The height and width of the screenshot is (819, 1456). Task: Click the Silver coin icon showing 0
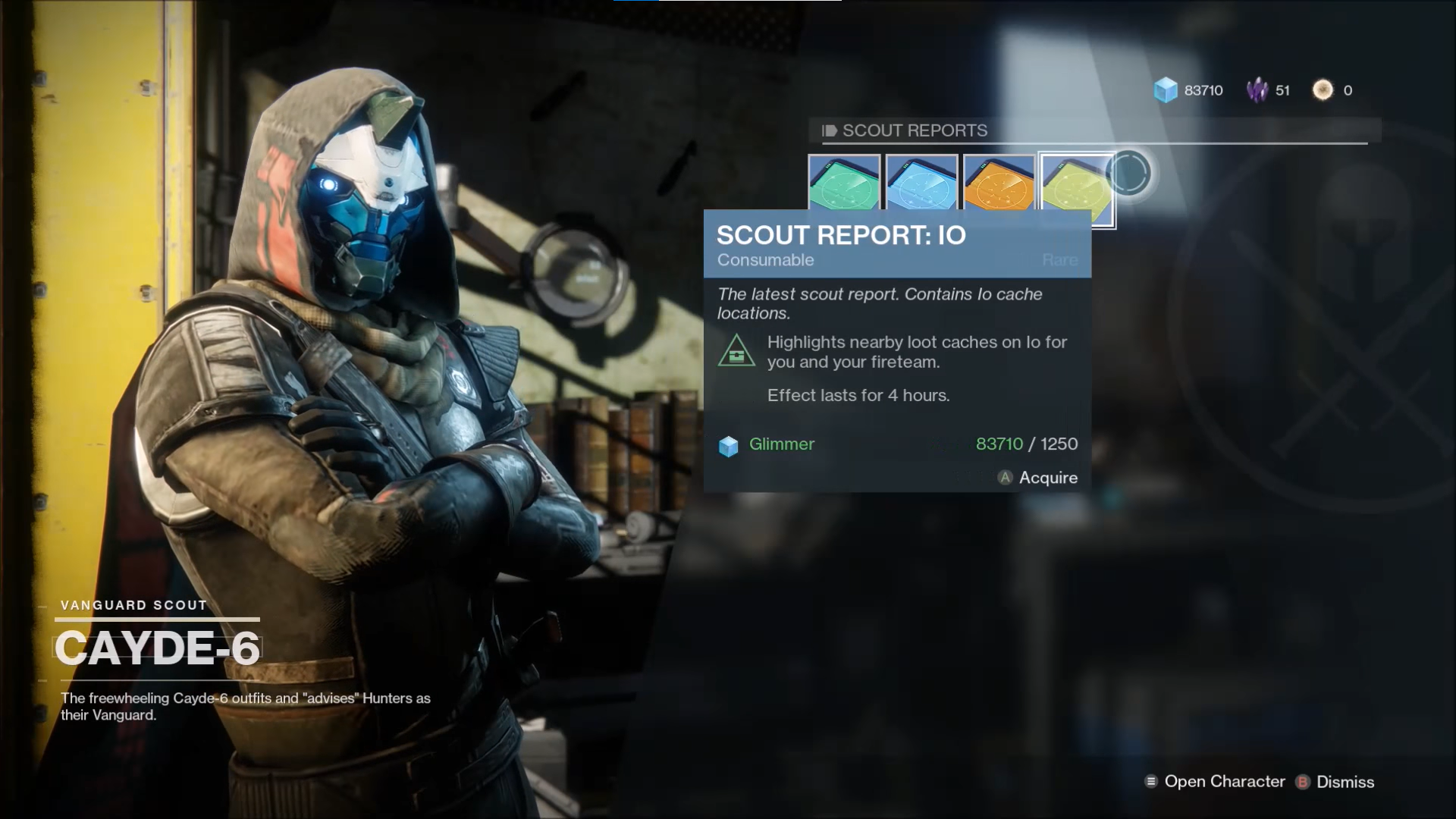coord(1321,90)
